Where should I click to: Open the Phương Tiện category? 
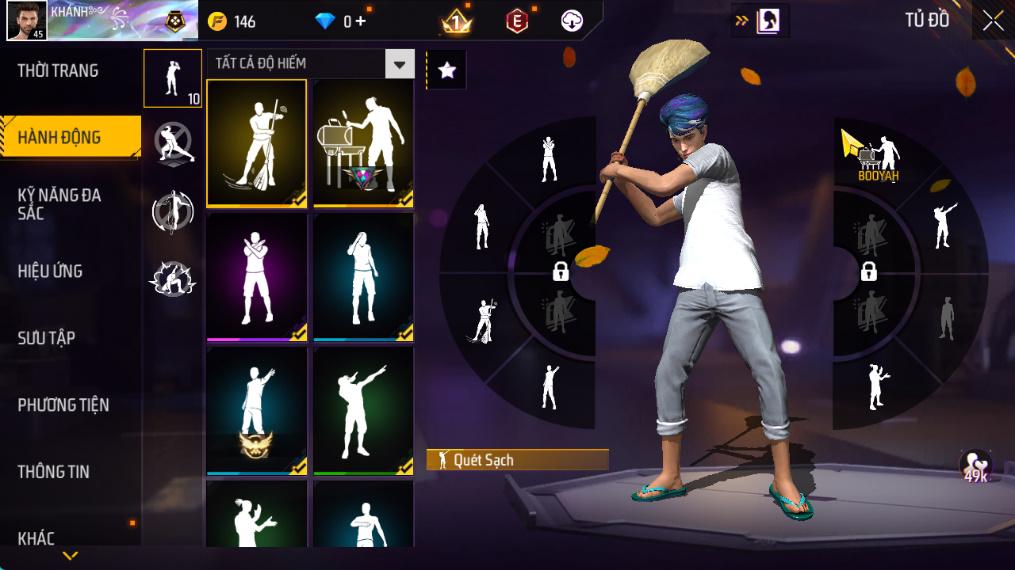point(63,405)
